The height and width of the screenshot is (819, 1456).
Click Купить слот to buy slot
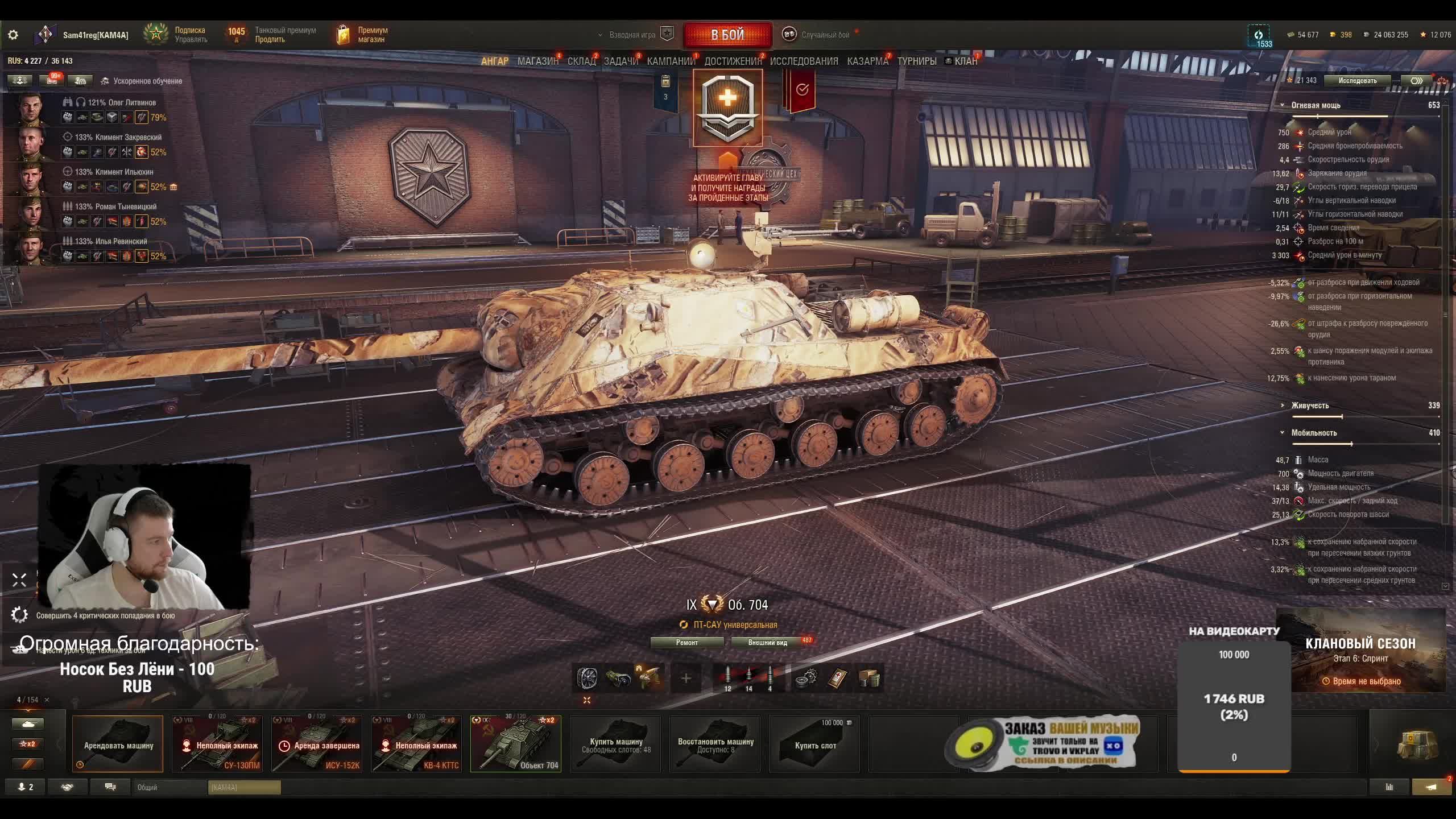point(814,744)
